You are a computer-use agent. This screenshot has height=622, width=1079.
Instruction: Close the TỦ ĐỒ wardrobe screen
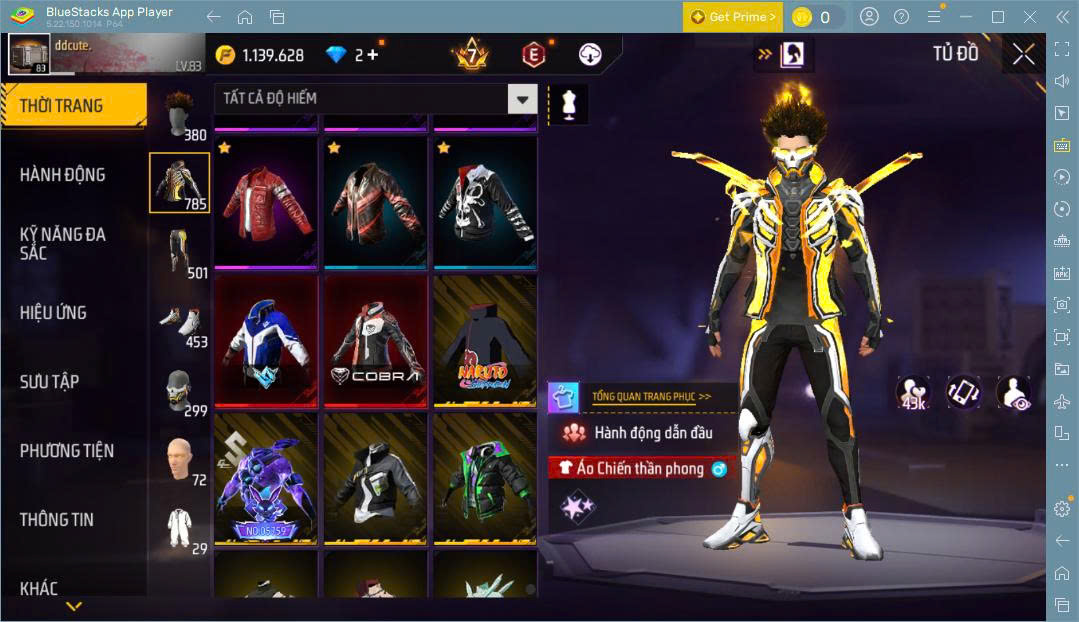1023,54
